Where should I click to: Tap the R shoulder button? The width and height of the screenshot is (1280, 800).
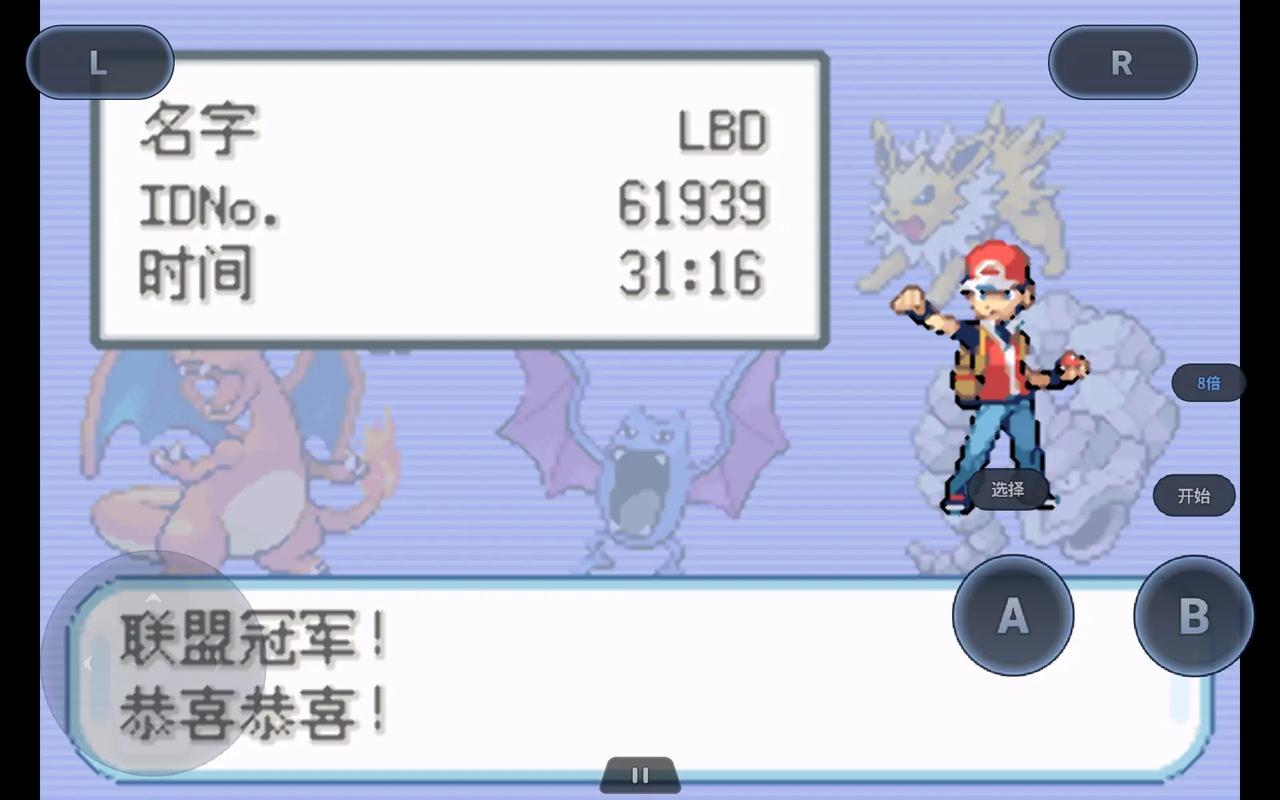click(x=1122, y=63)
